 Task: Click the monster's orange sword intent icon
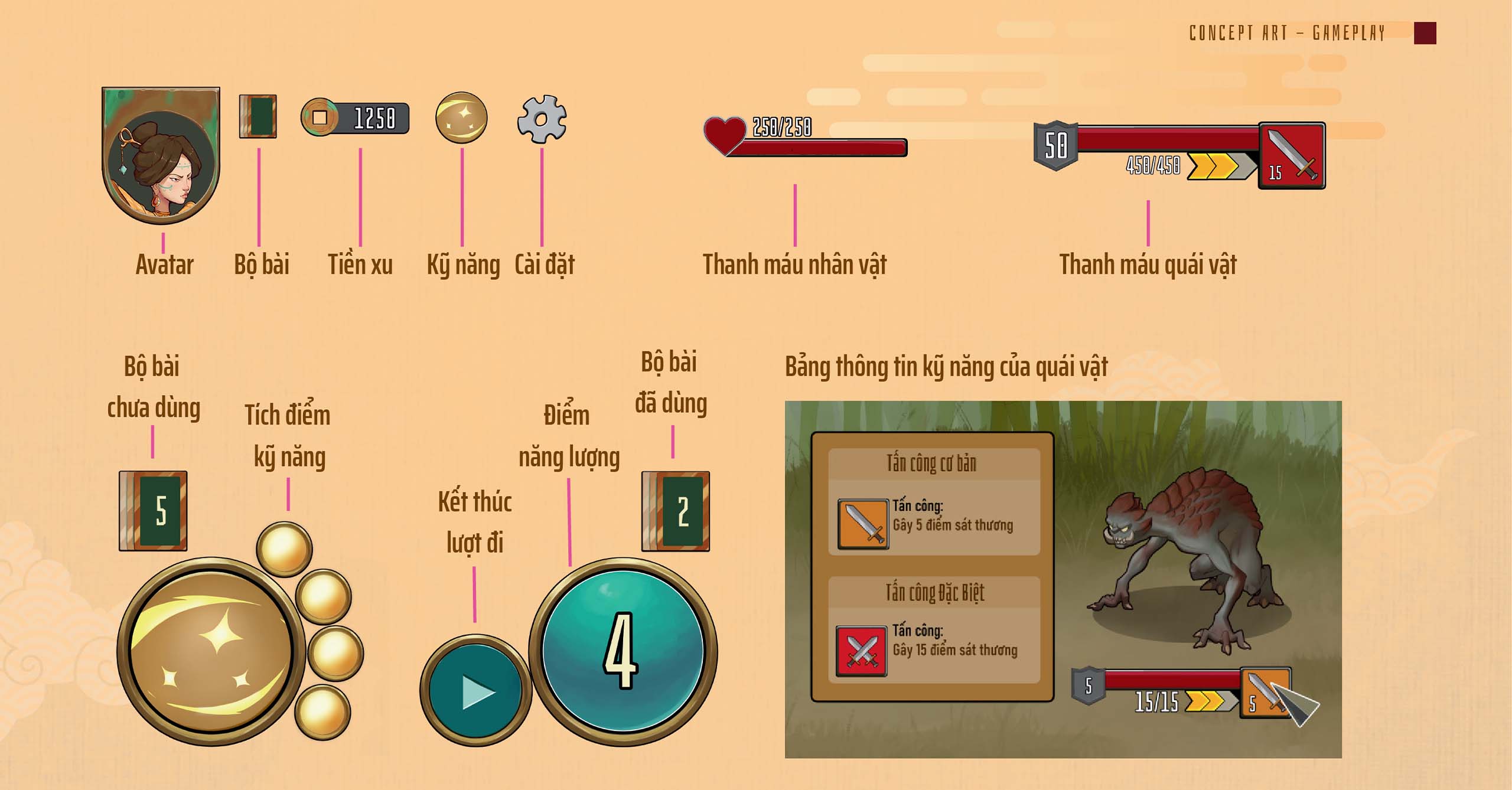coord(1264,692)
